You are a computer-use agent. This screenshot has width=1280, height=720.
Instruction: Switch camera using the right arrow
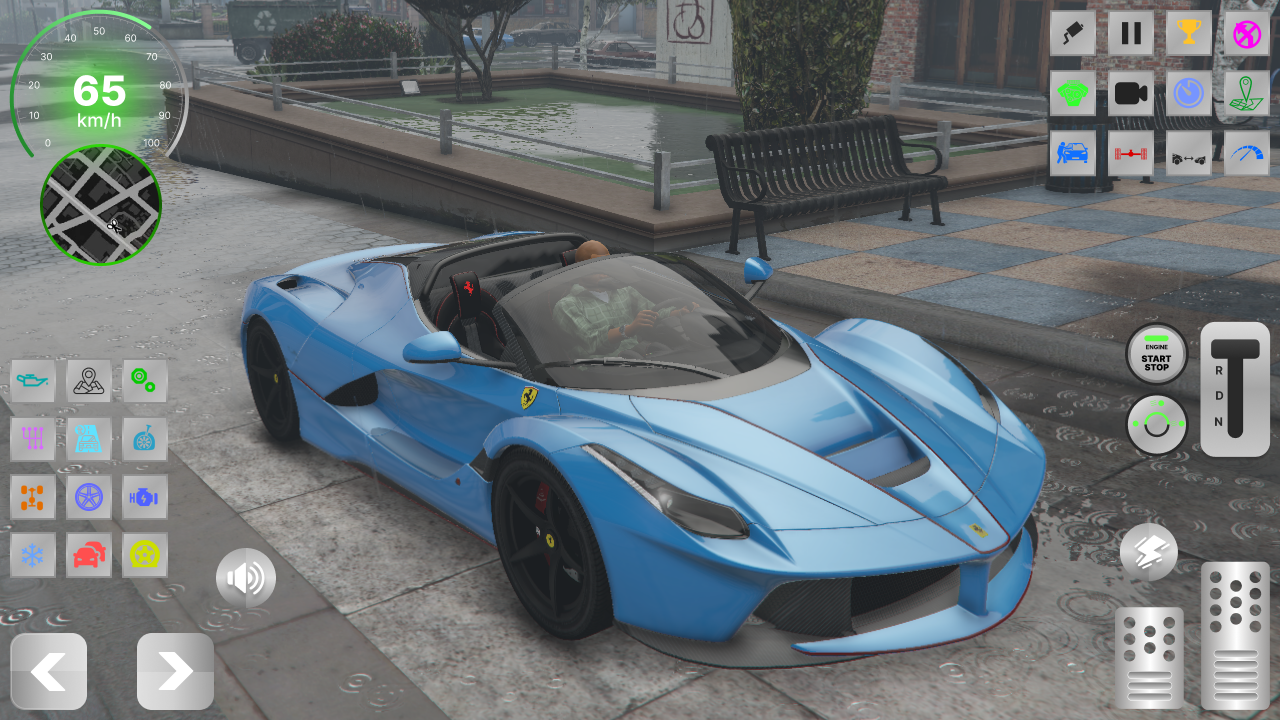point(173,671)
